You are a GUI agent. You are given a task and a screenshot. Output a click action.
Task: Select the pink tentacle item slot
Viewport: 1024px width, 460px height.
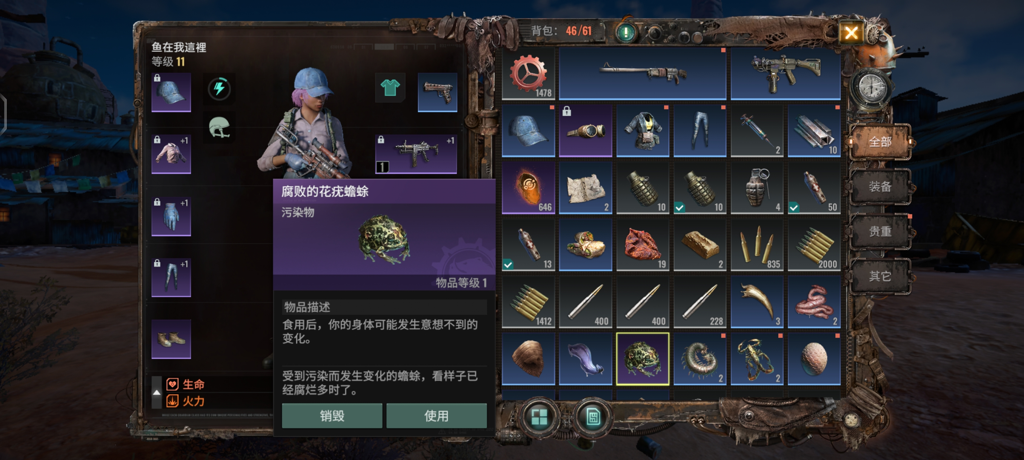coord(813,302)
